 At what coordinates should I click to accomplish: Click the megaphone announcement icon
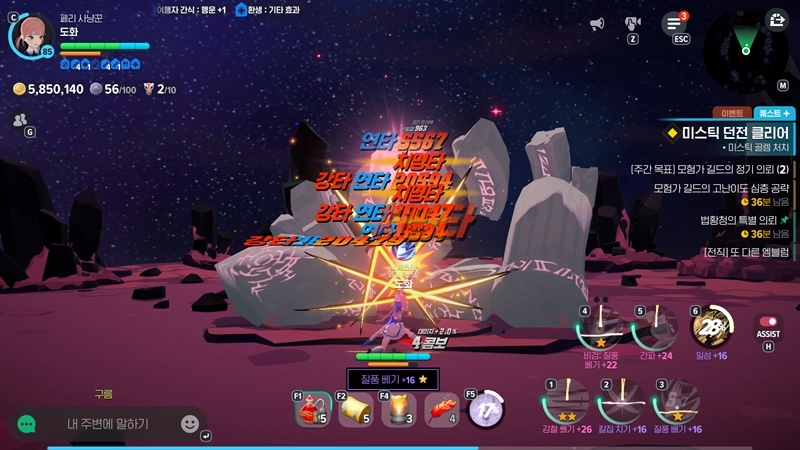(x=597, y=24)
